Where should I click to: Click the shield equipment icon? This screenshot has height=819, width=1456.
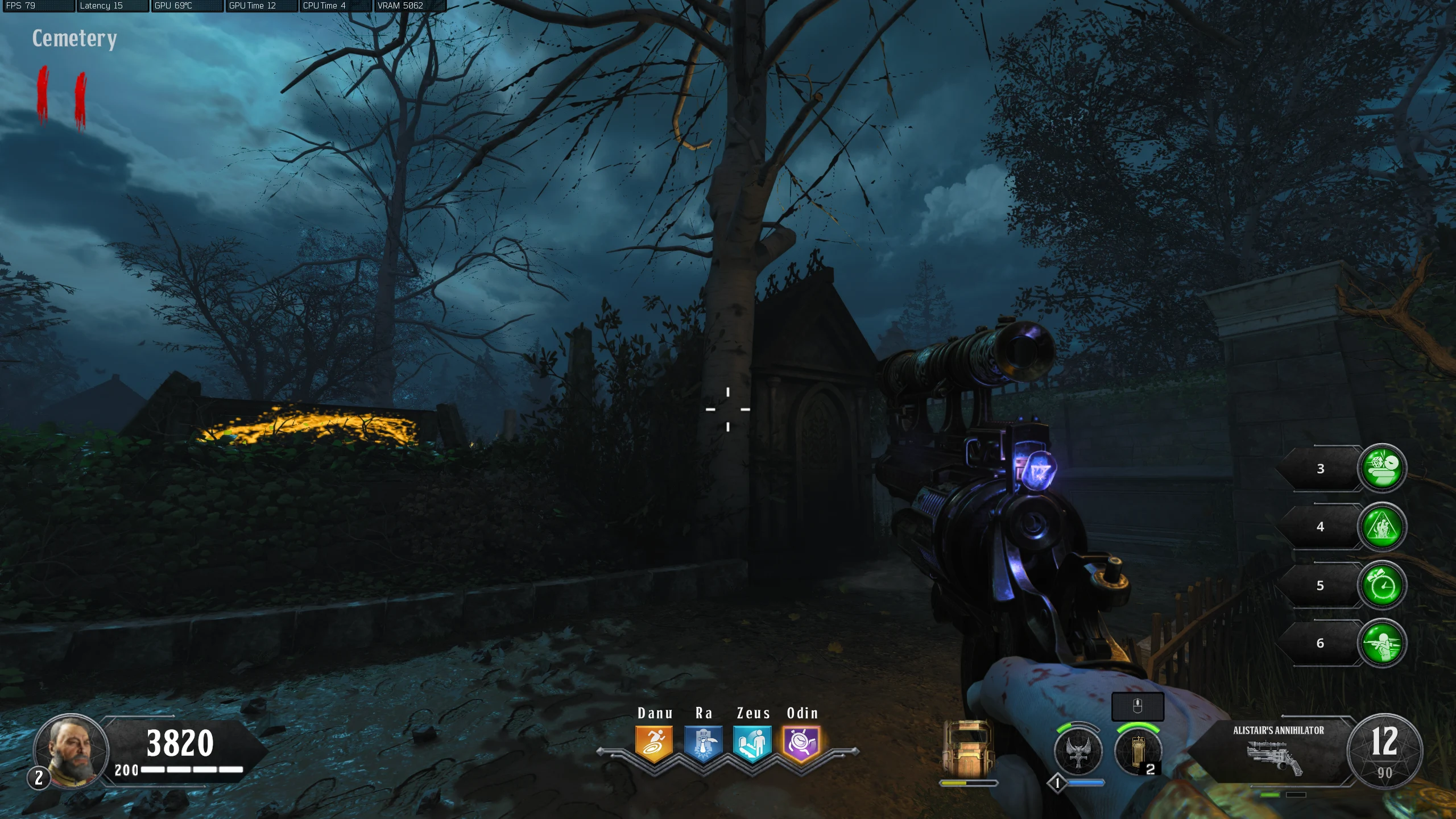click(967, 747)
